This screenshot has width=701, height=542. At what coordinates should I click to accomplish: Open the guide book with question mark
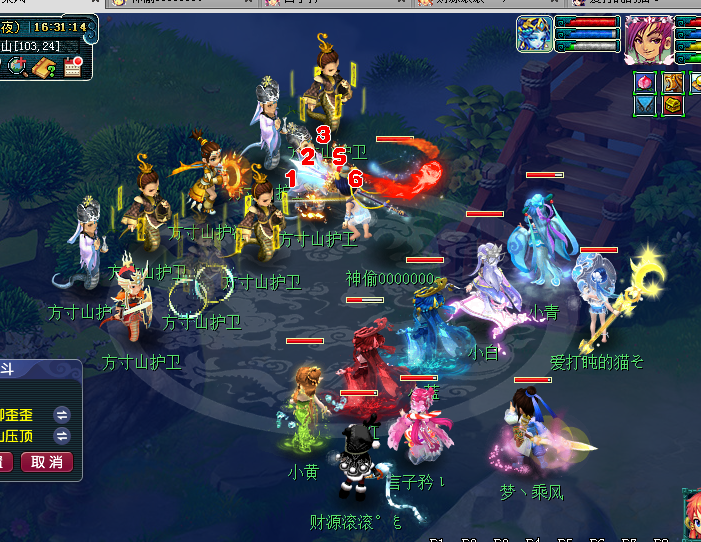(43, 67)
